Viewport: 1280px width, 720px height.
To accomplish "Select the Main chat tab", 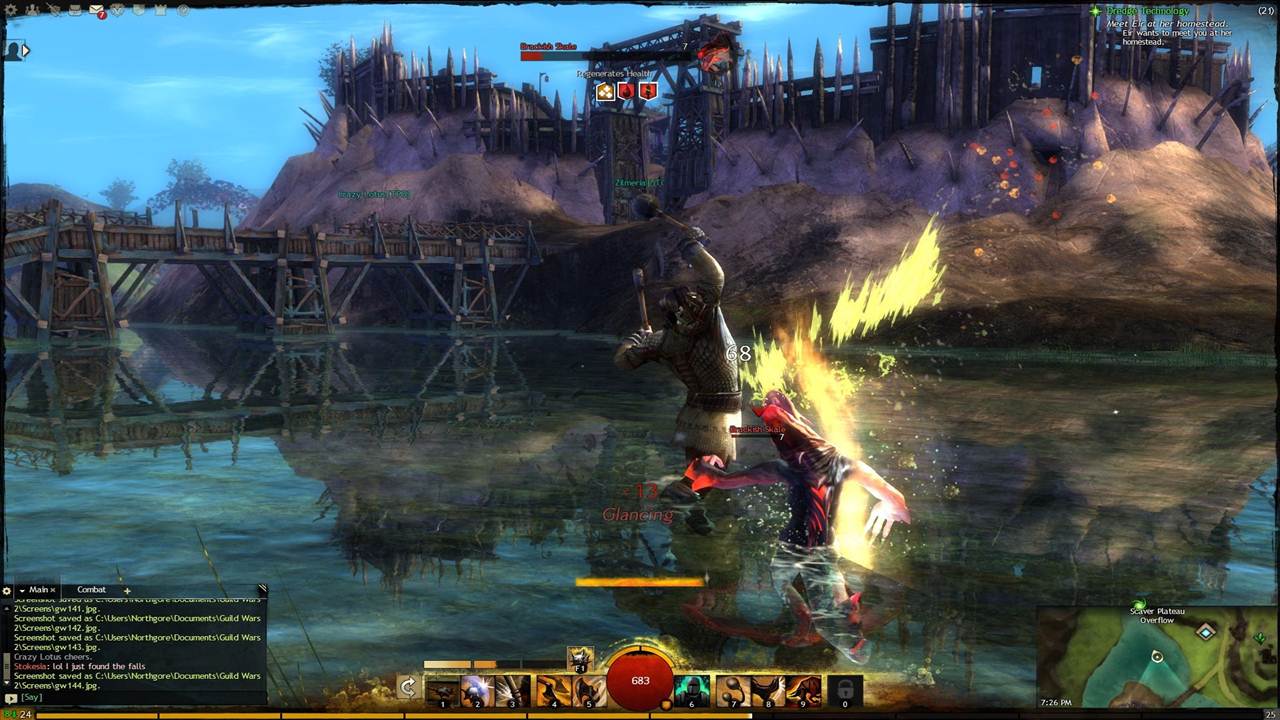I will 38,590.
